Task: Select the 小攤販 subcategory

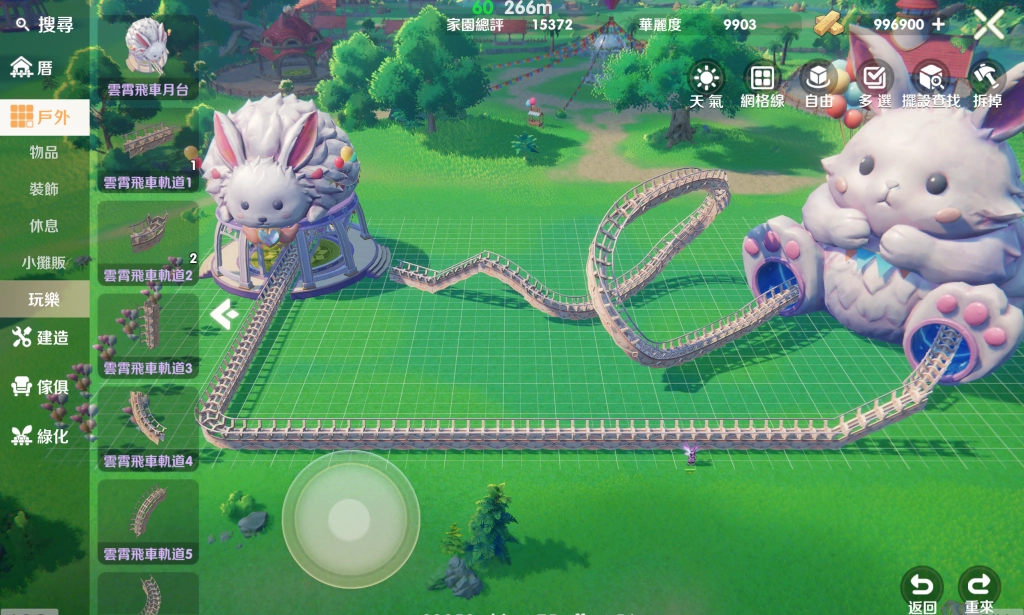Action: point(44,263)
